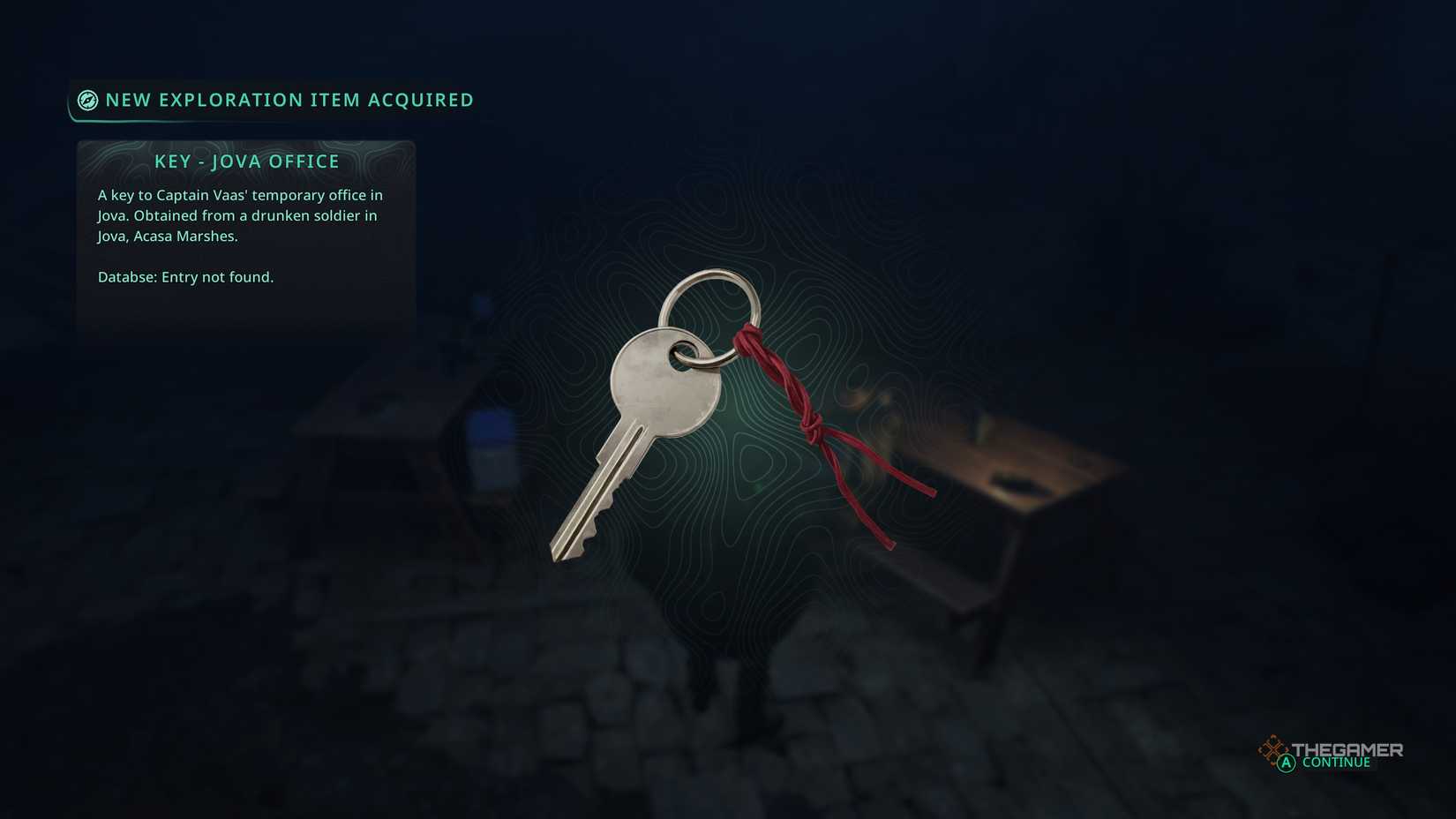Click the Captain Vaas description paragraph
Image resolution: width=1456 pixels, height=819 pixels.
click(240, 215)
